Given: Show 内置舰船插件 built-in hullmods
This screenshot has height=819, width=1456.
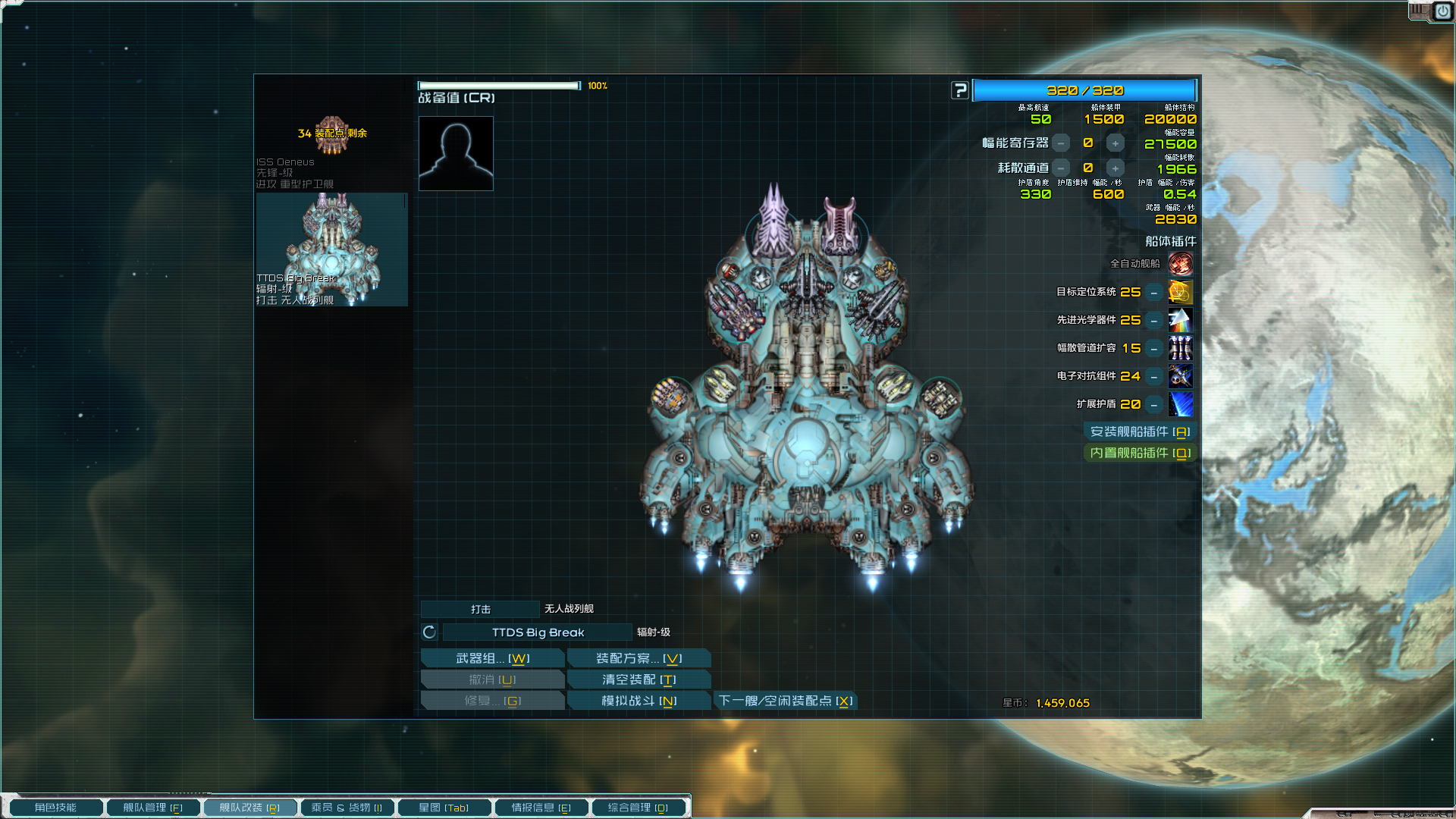Looking at the screenshot, I should click(1140, 453).
